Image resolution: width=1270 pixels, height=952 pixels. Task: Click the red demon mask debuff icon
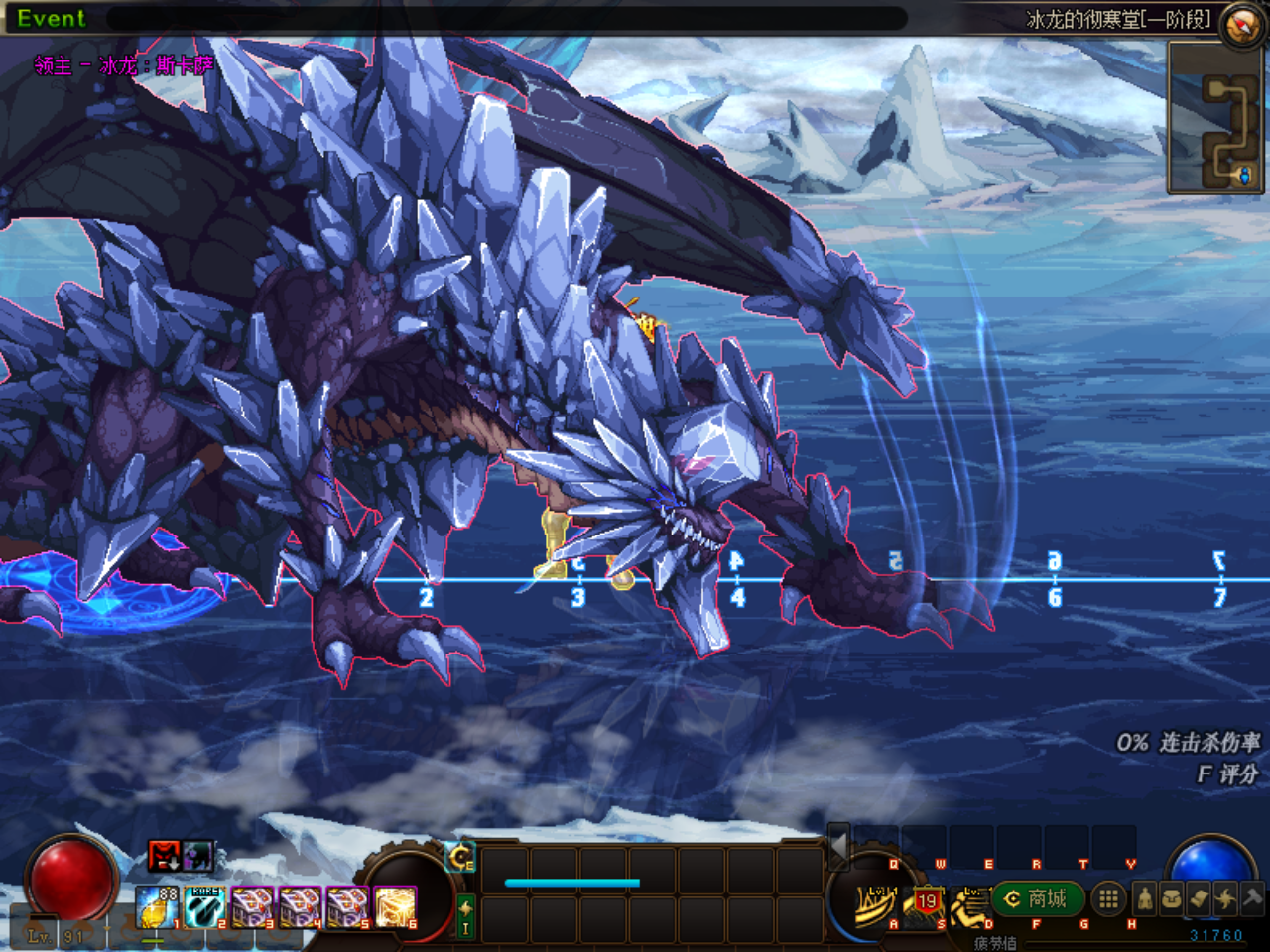pos(163,855)
